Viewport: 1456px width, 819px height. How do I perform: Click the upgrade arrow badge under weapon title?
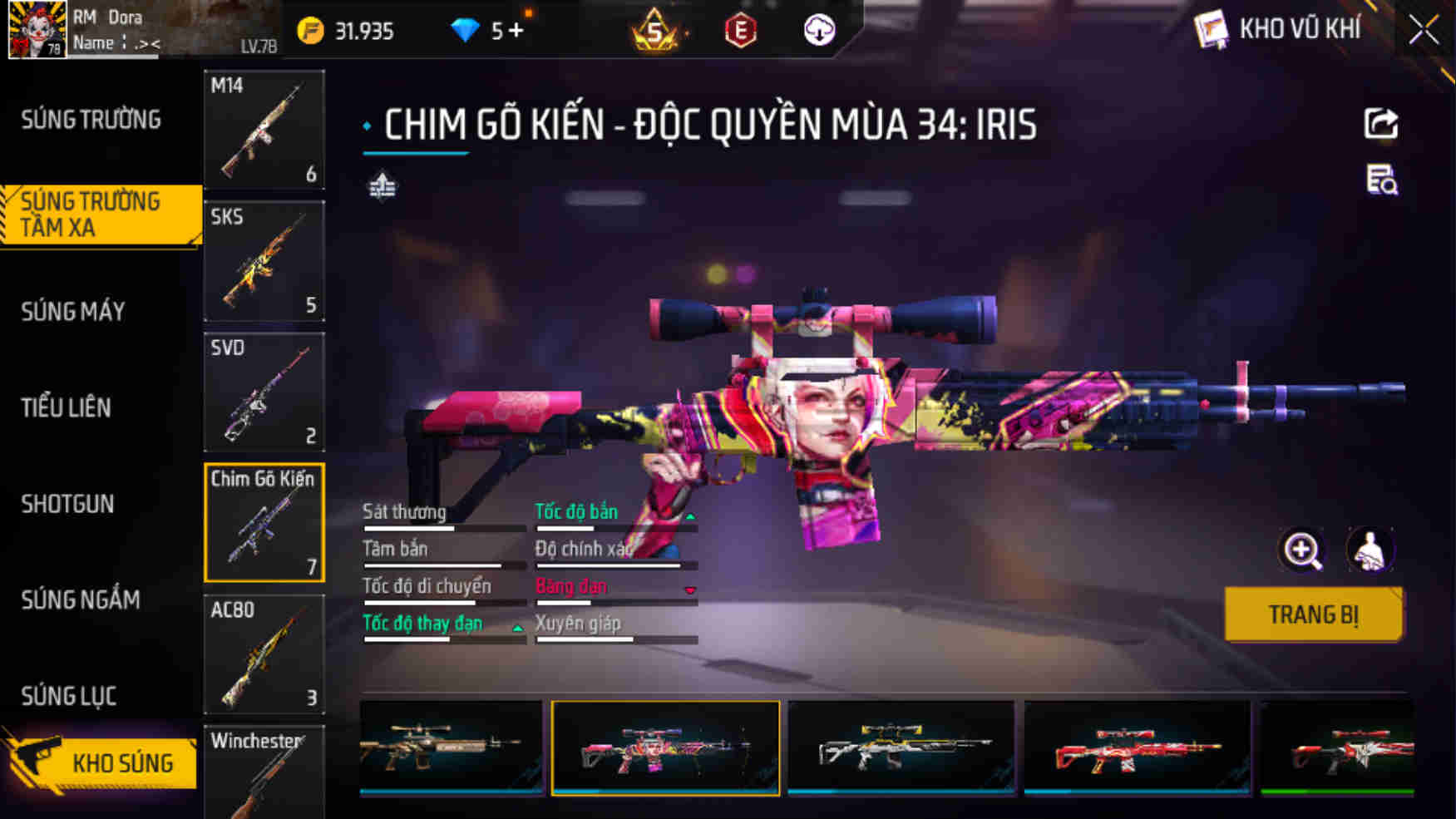click(383, 187)
